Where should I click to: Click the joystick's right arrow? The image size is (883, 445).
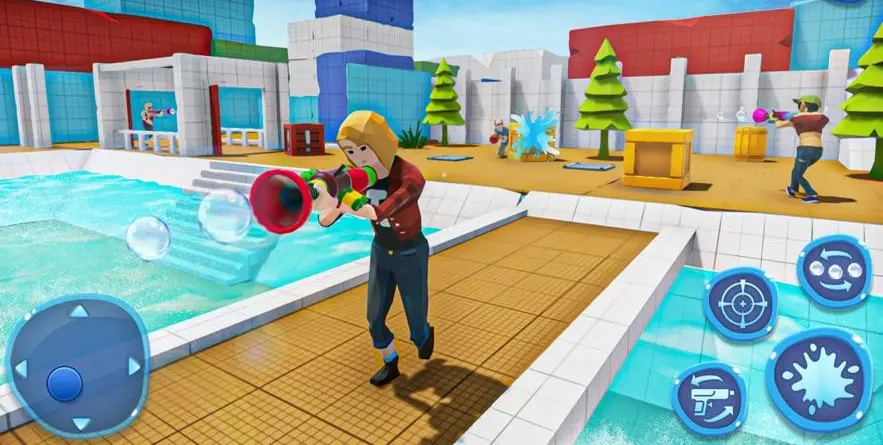point(136,366)
